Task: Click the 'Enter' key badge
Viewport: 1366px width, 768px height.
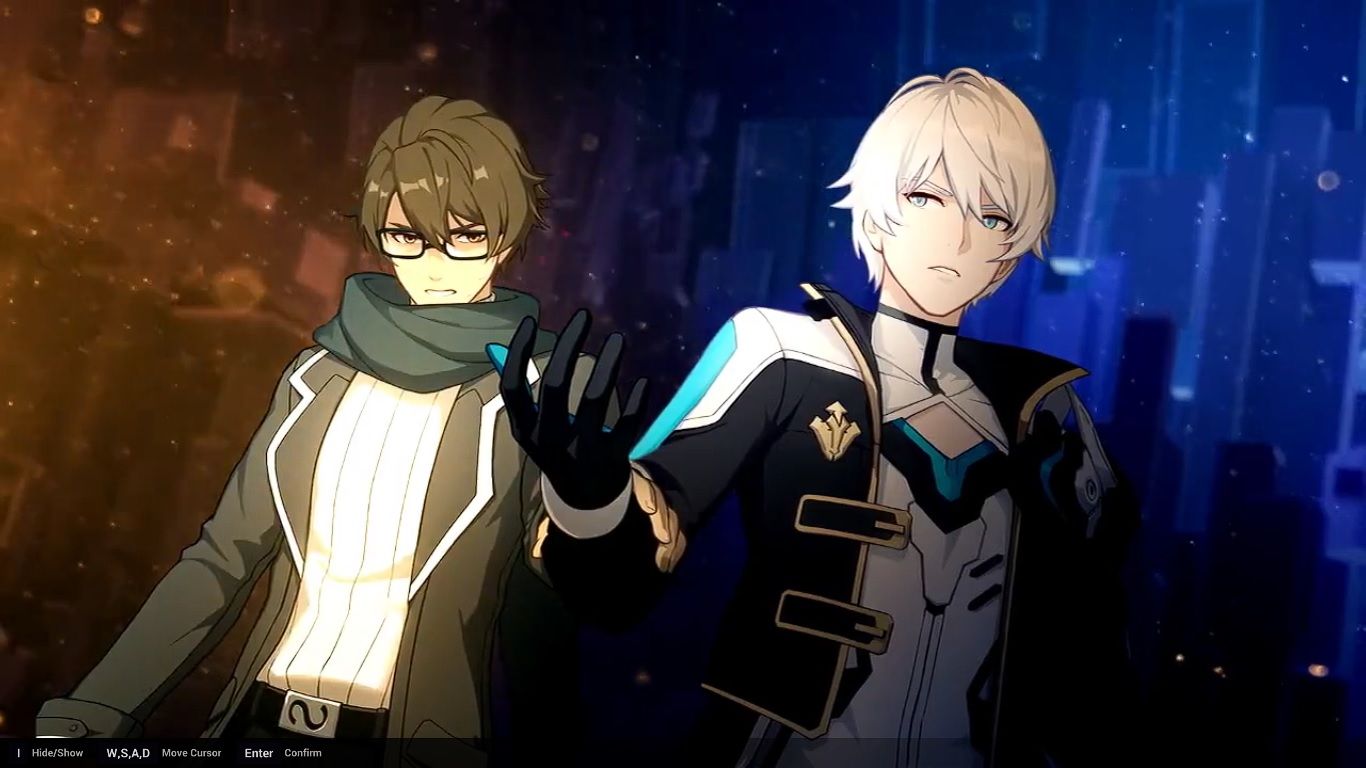Action: coord(258,753)
